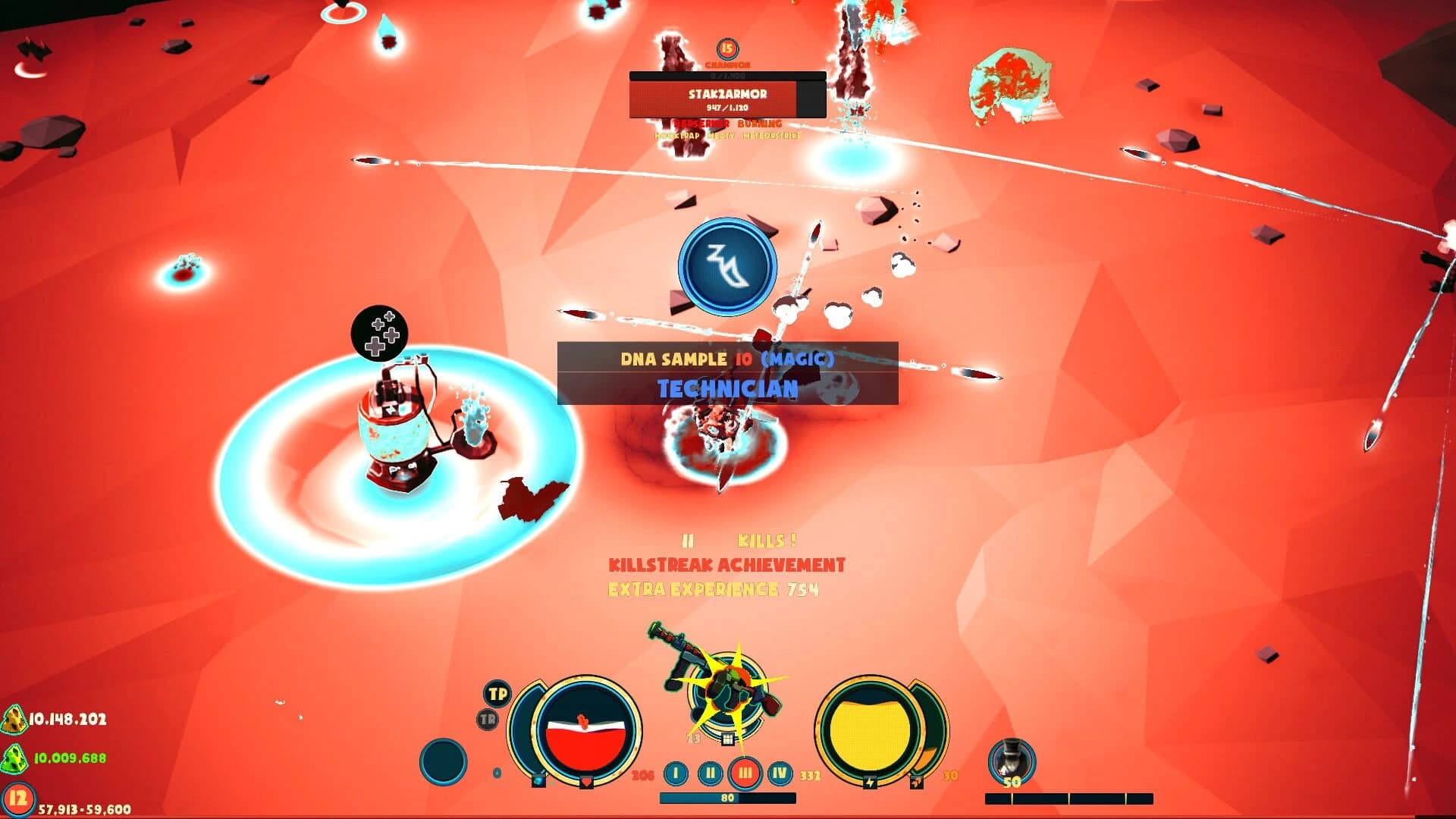Switch to weapon slot IV

[x=779, y=773]
